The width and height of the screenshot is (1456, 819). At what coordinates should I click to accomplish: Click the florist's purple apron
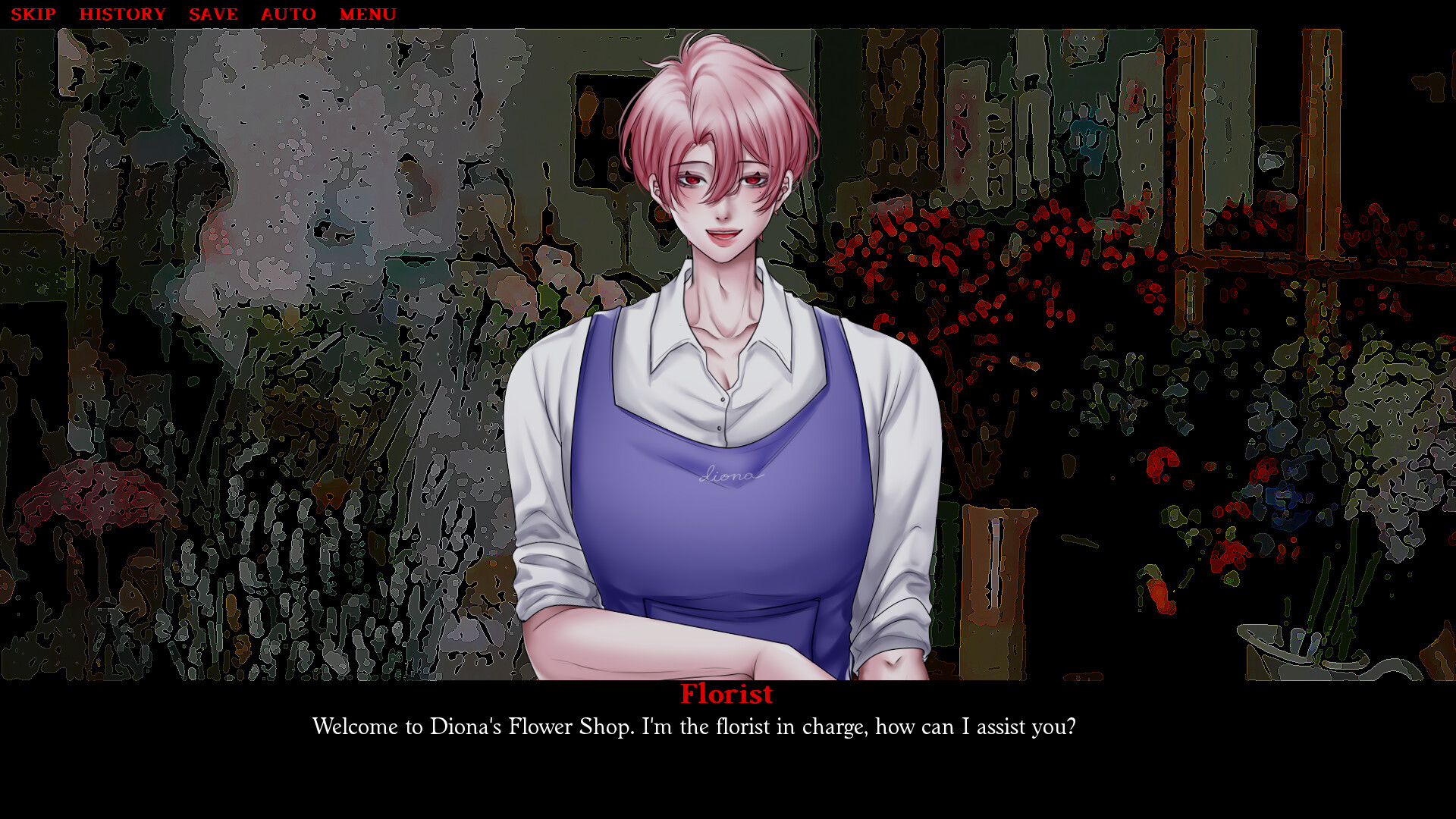point(720,546)
